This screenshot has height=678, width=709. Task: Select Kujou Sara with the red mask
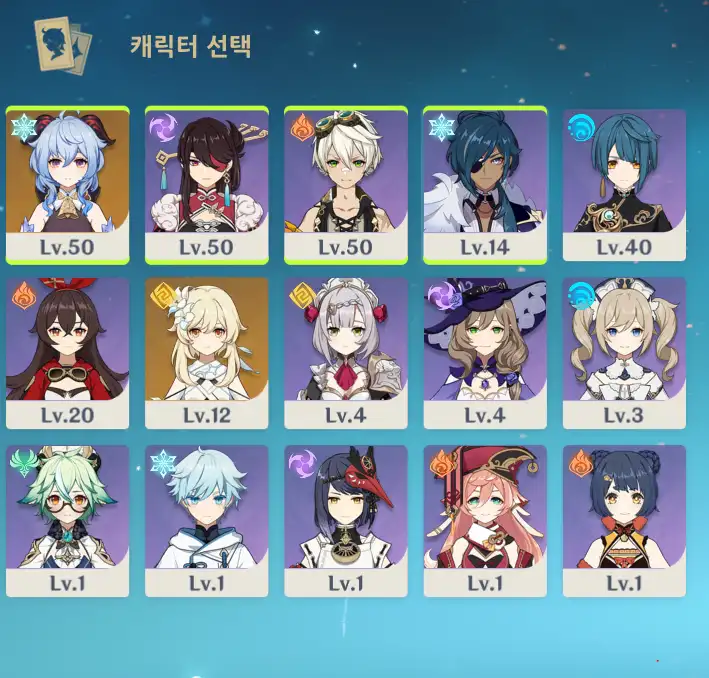(345, 520)
